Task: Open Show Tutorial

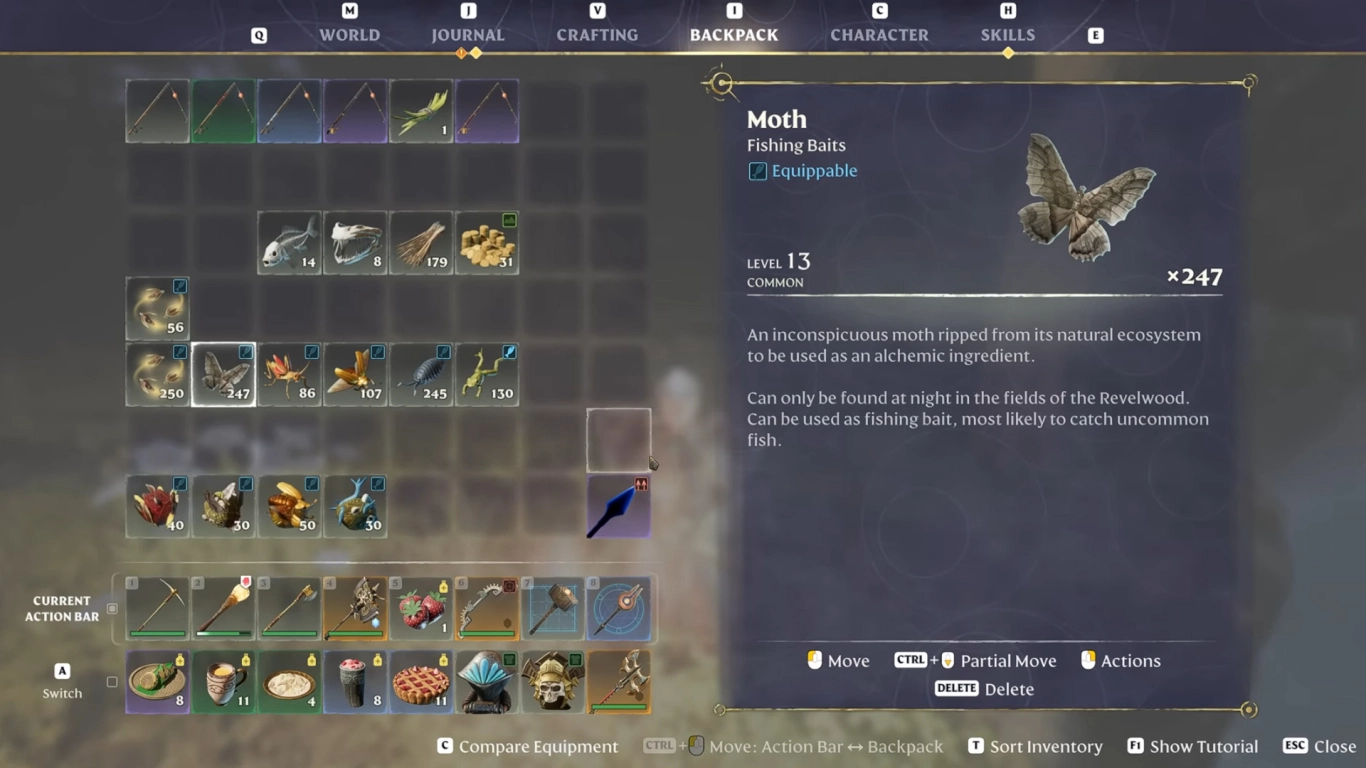Action: point(1204,746)
